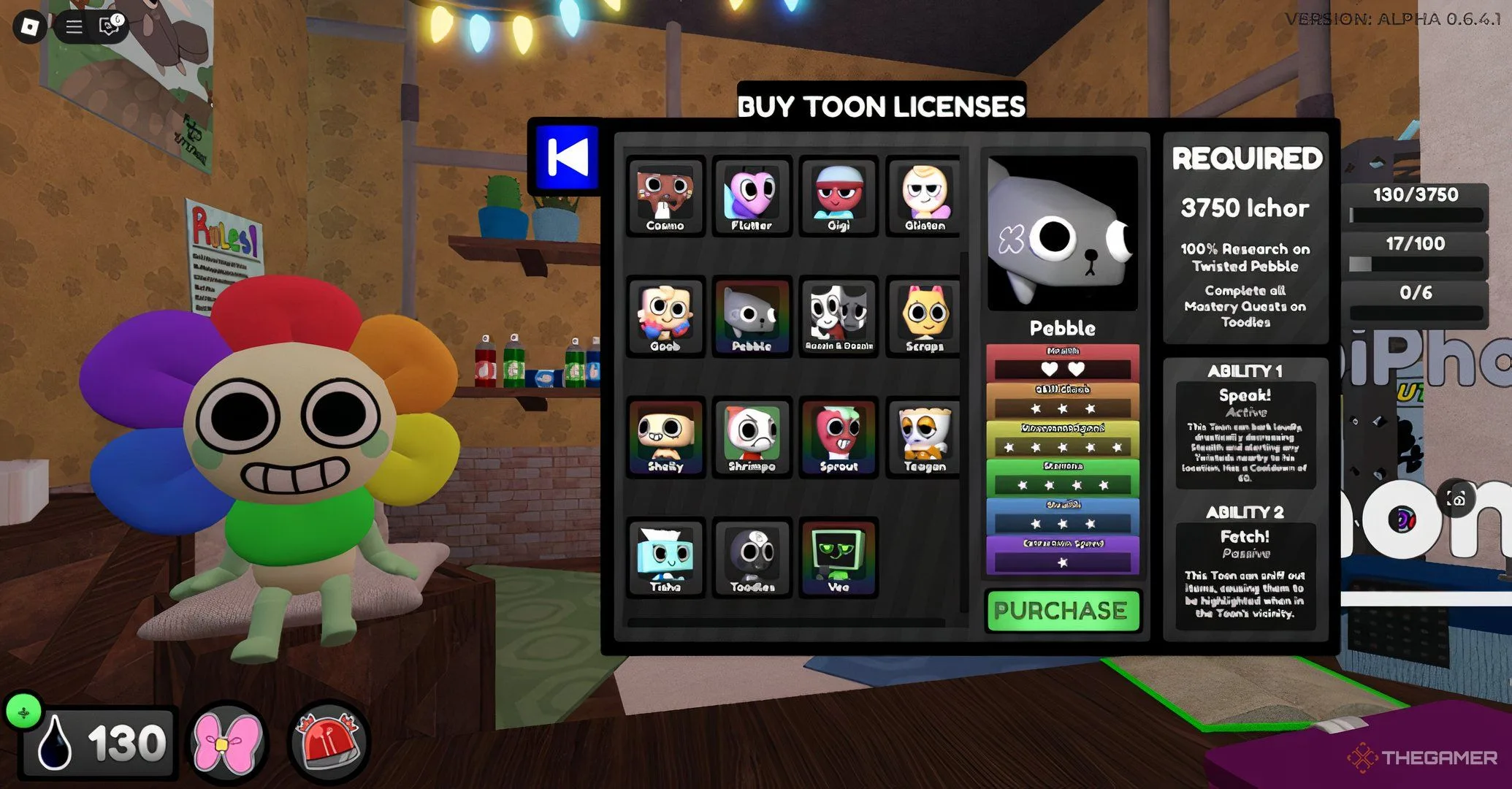Purchase the Pebble toon license
Viewport: 1512px width, 789px height.
(x=1061, y=611)
